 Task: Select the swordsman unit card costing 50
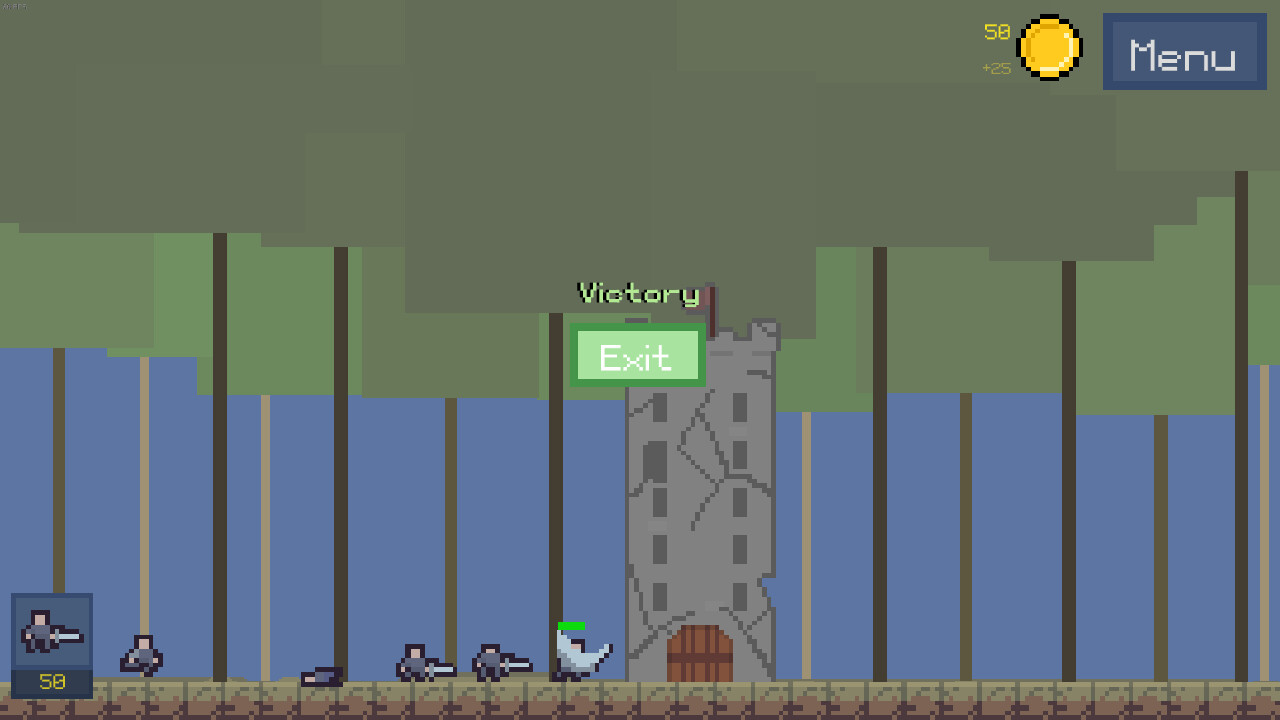click(x=51, y=640)
